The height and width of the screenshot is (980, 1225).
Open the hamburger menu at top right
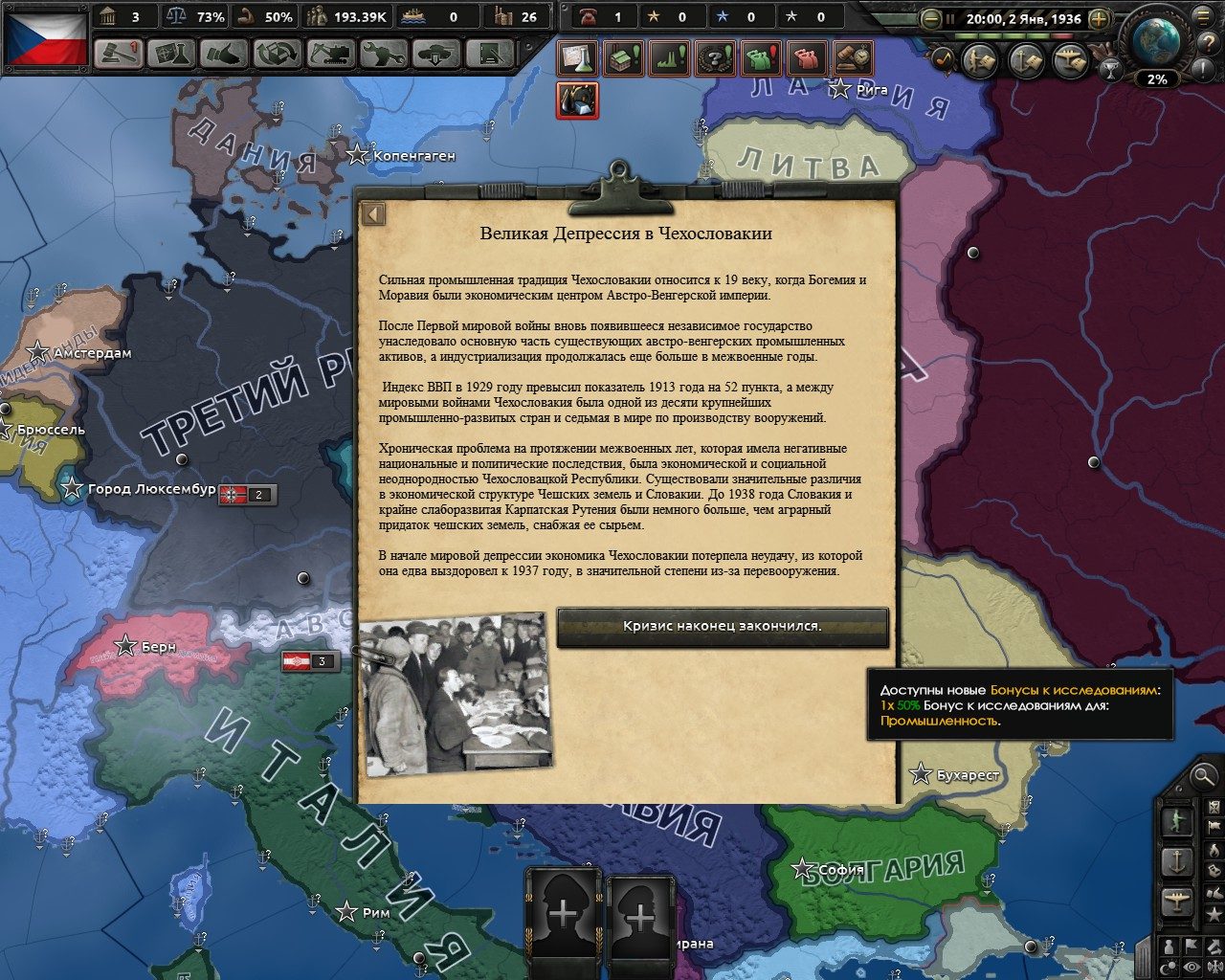1203,17
